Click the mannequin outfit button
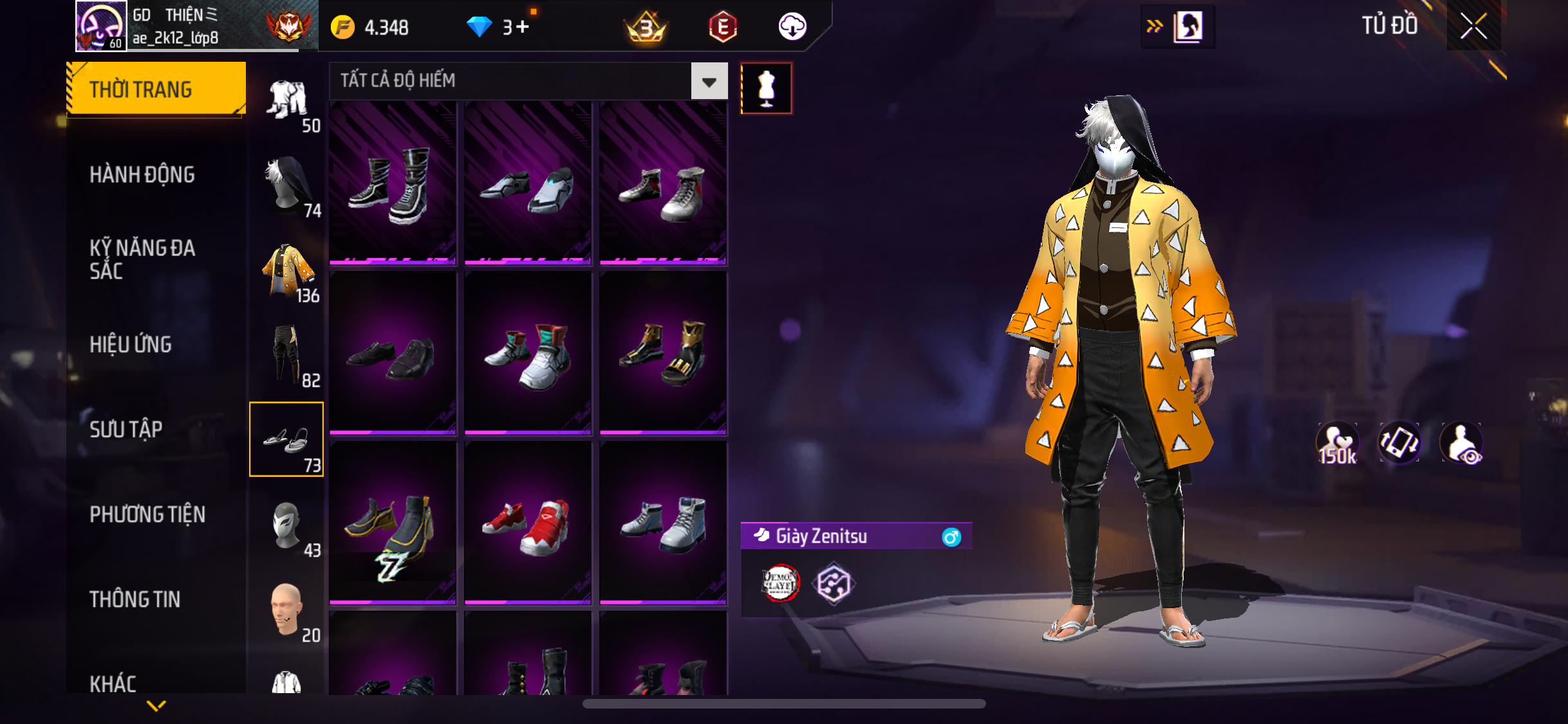 (x=766, y=88)
